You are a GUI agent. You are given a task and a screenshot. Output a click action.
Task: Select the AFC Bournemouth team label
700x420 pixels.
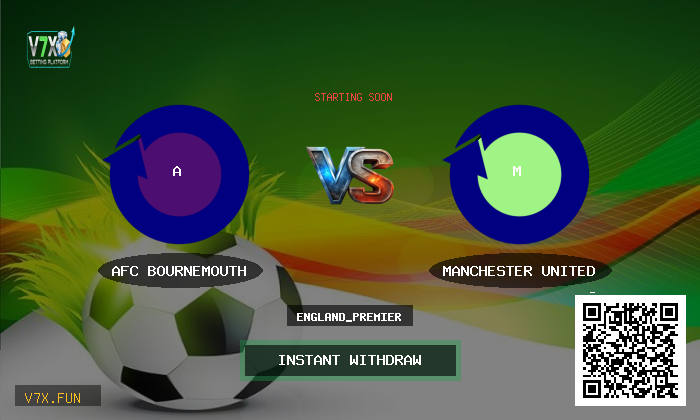pyautogui.click(x=180, y=271)
